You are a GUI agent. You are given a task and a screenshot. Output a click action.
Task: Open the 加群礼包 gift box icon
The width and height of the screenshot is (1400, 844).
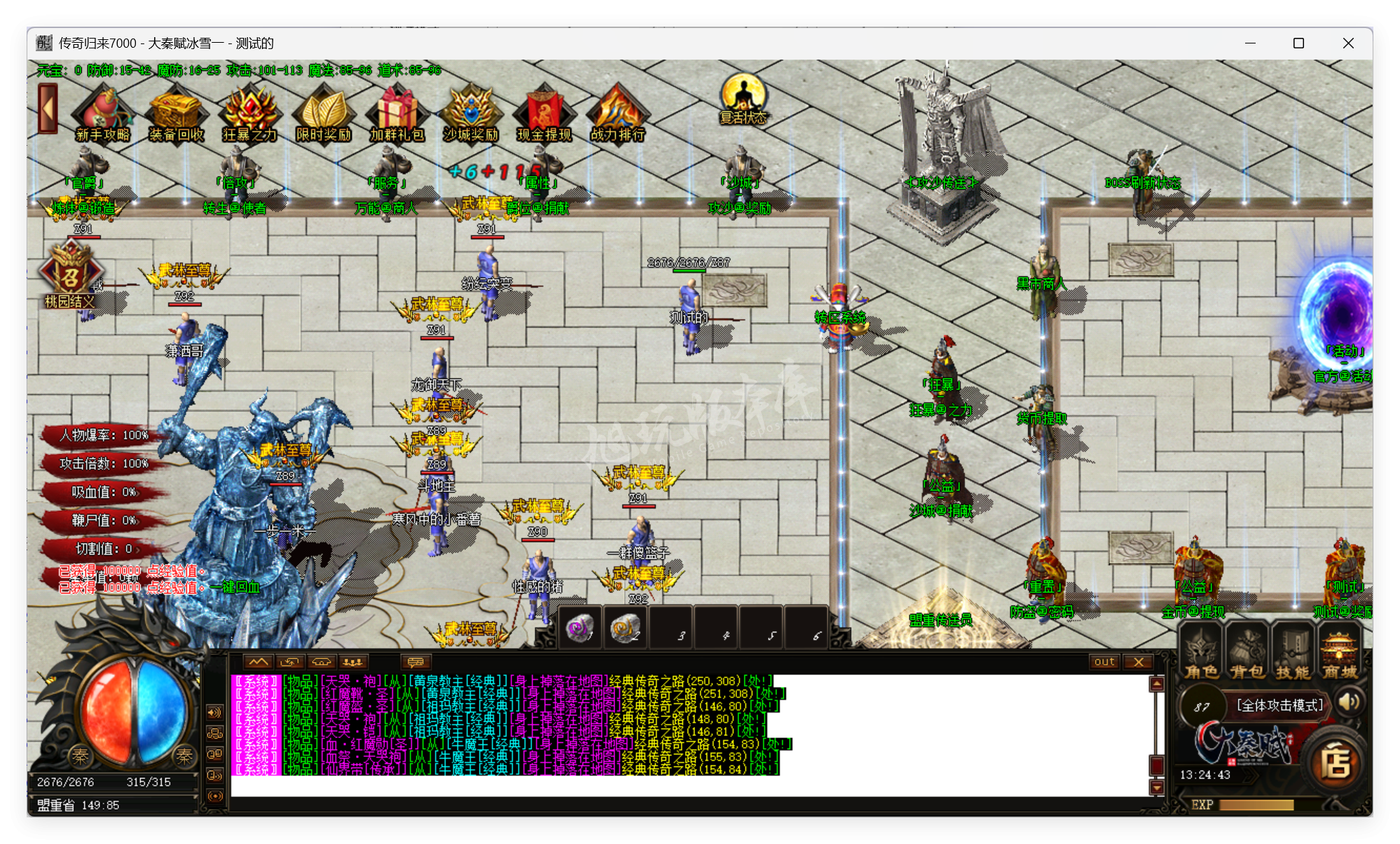click(397, 114)
